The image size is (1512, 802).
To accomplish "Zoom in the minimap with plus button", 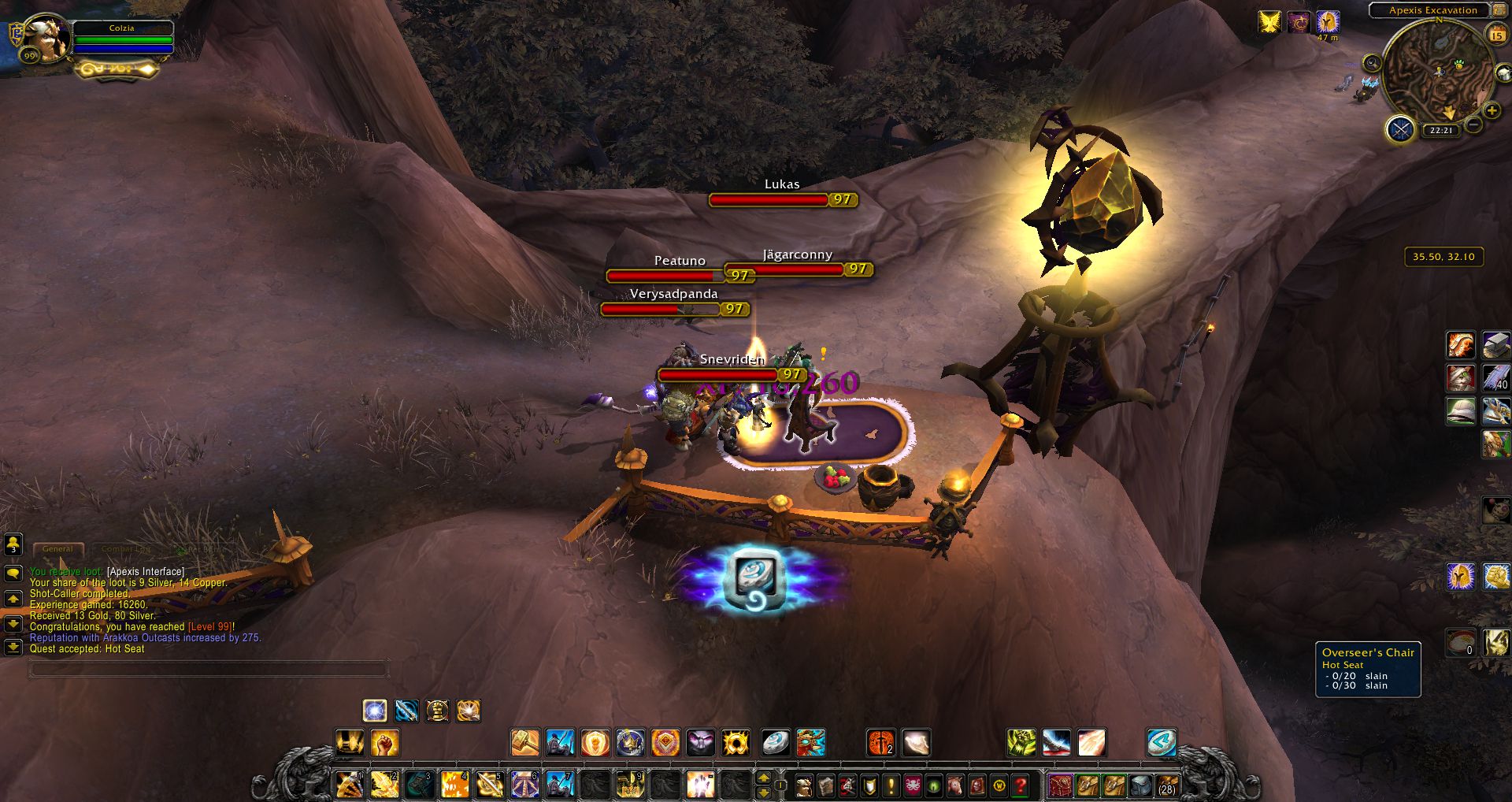I will click(x=1491, y=110).
